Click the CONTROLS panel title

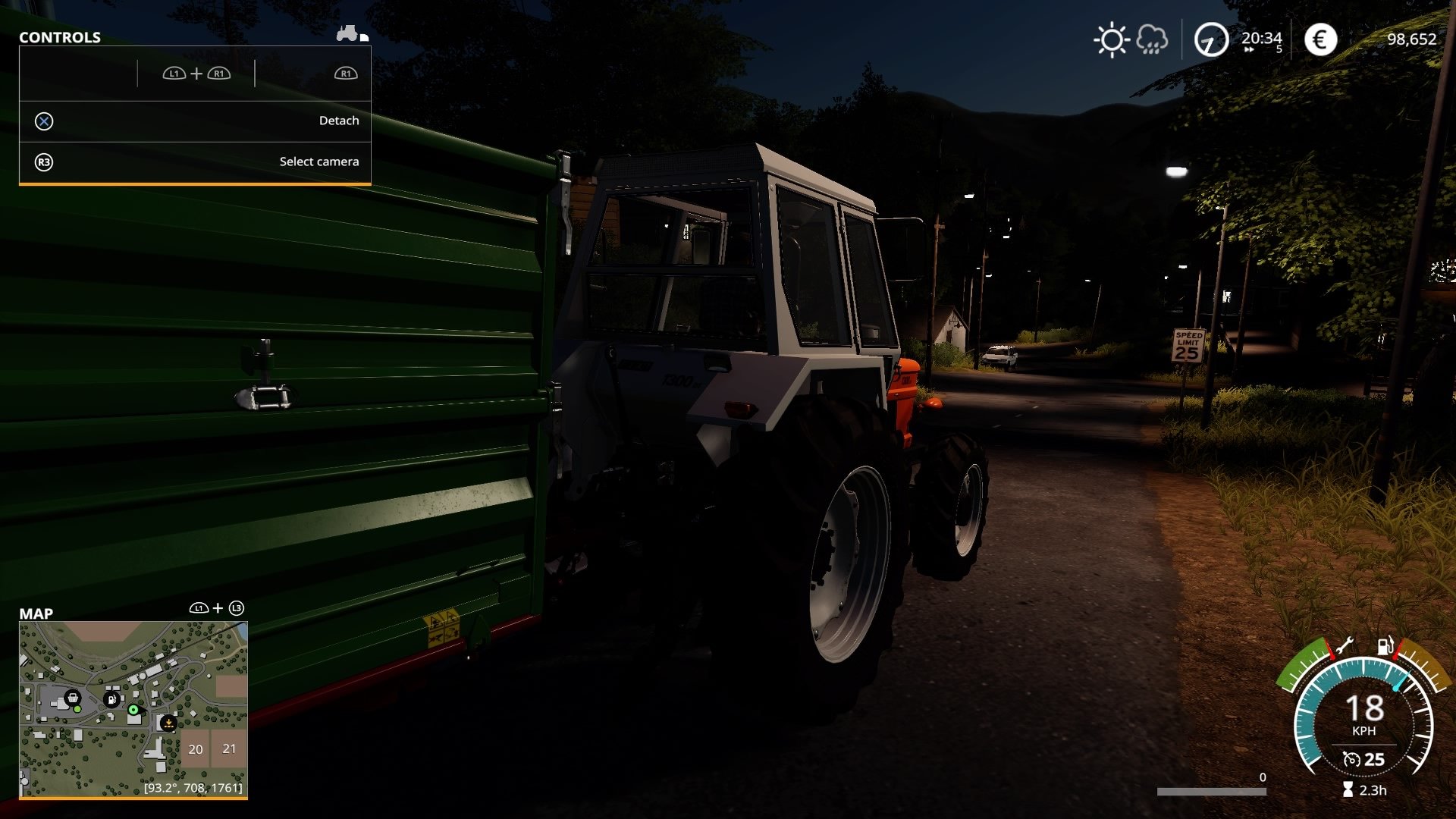click(59, 36)
